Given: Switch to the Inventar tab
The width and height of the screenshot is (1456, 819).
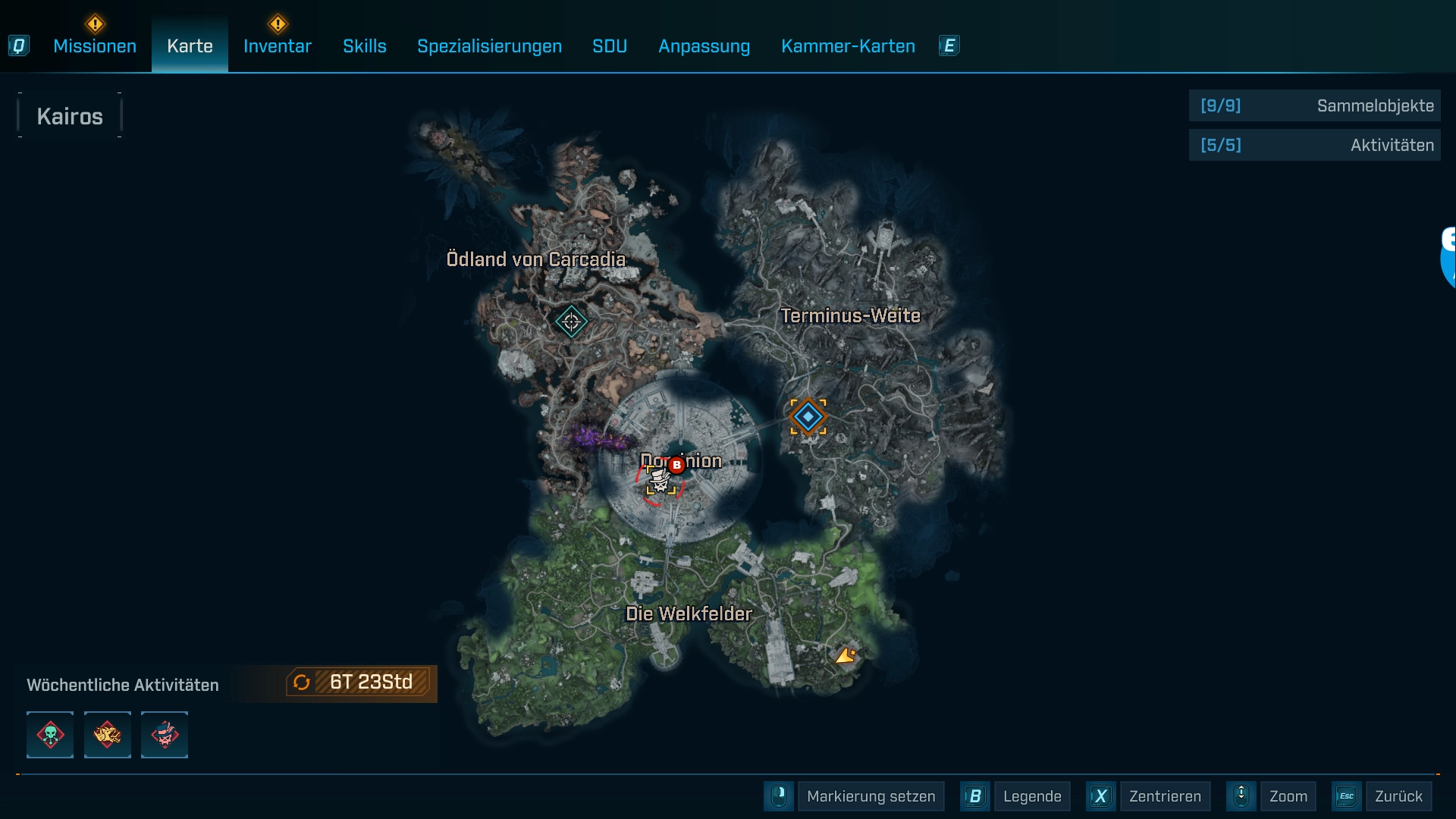Looking at the screenshot, I should coord(276,46).
